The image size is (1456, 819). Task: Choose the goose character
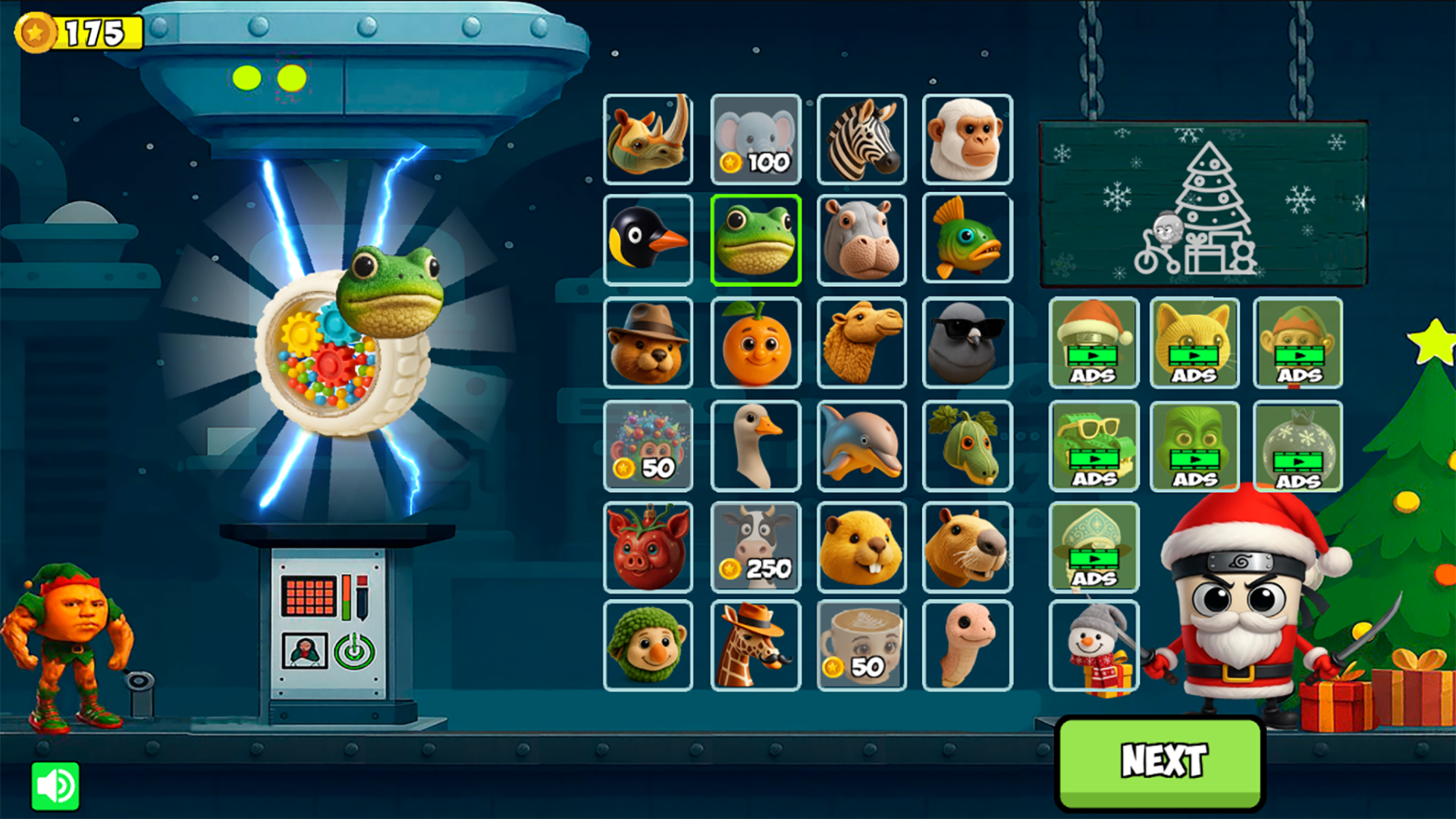point(755,445)
